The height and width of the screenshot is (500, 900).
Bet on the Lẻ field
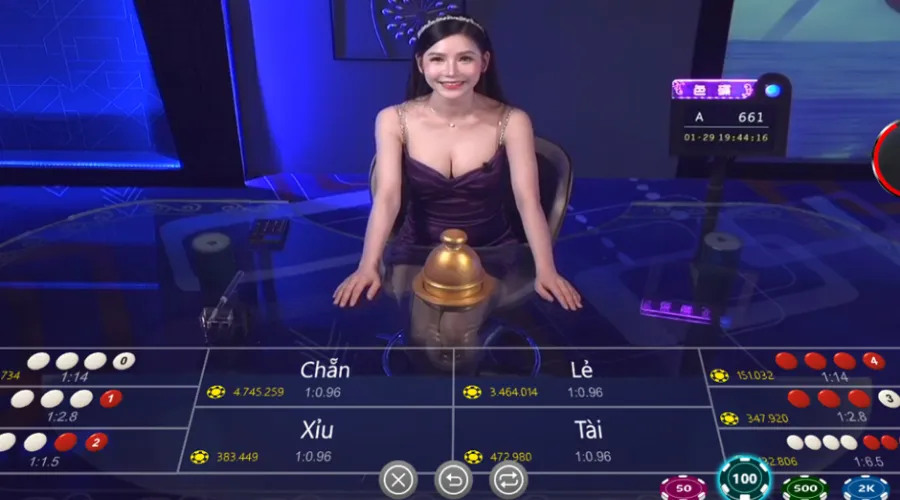pyautogui.click(x=582, y=378)
